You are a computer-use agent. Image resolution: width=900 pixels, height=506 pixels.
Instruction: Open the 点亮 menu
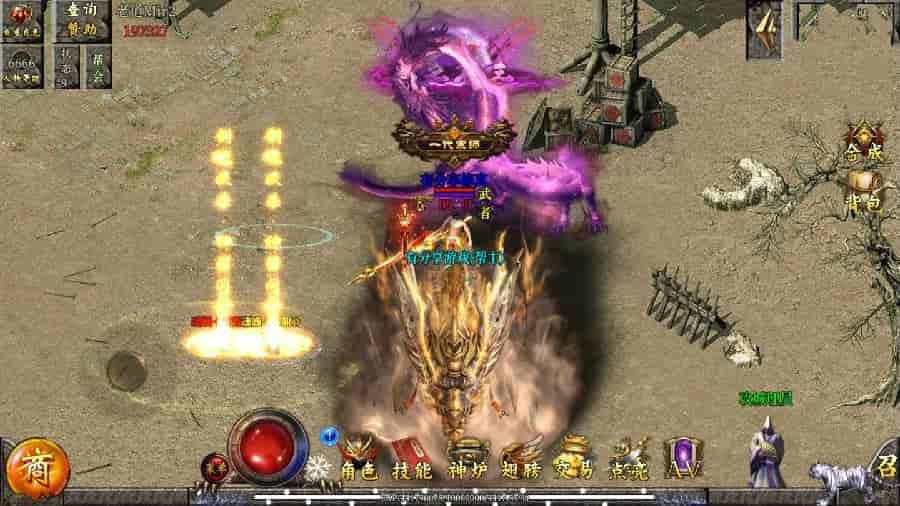(628, 460)
